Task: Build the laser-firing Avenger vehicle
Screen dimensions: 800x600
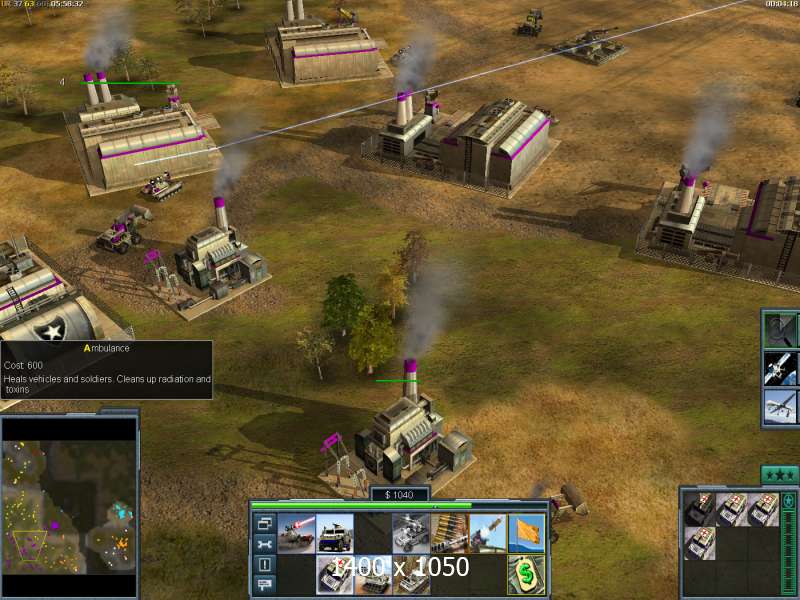Action: pos(297,533)
